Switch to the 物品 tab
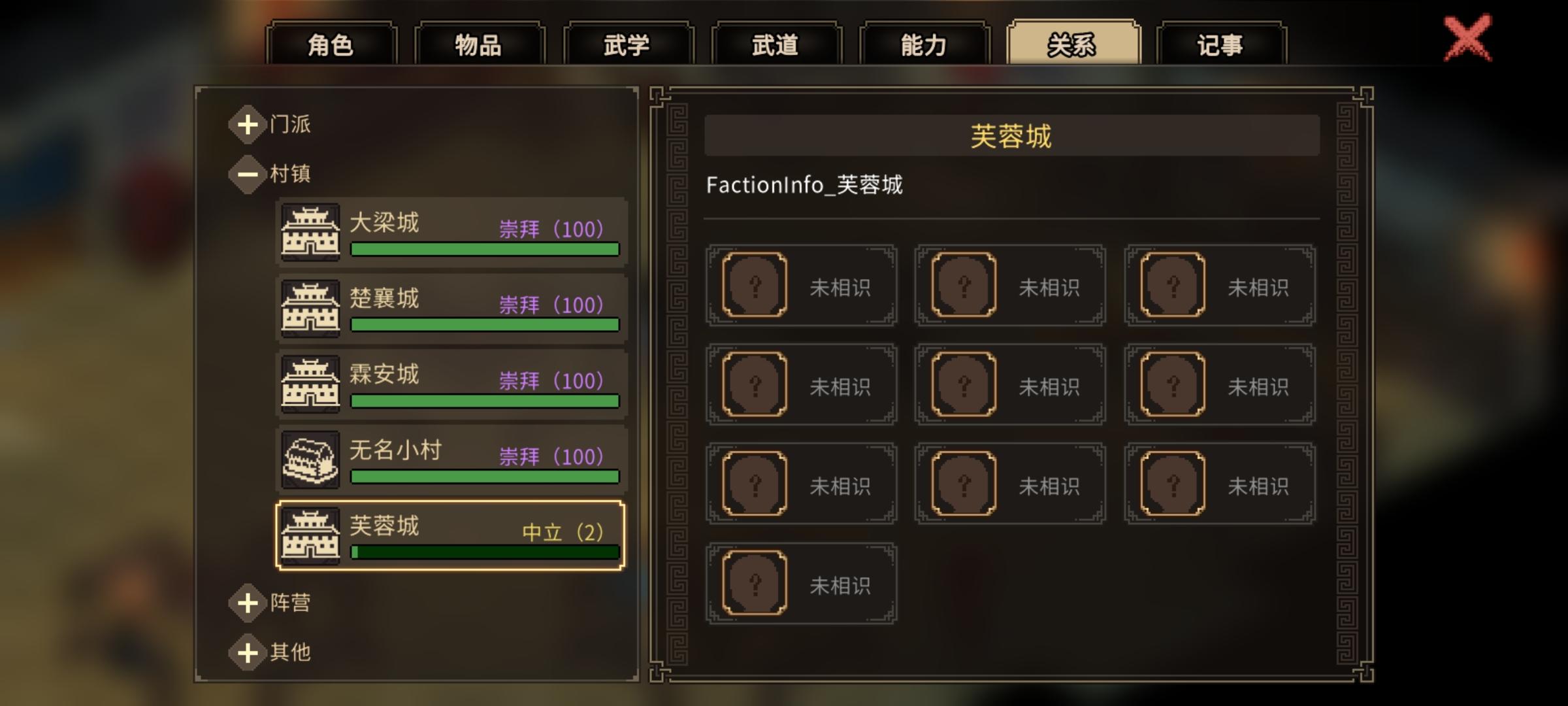The width and height of the screenshot is (1568, 706). [481, 44]
